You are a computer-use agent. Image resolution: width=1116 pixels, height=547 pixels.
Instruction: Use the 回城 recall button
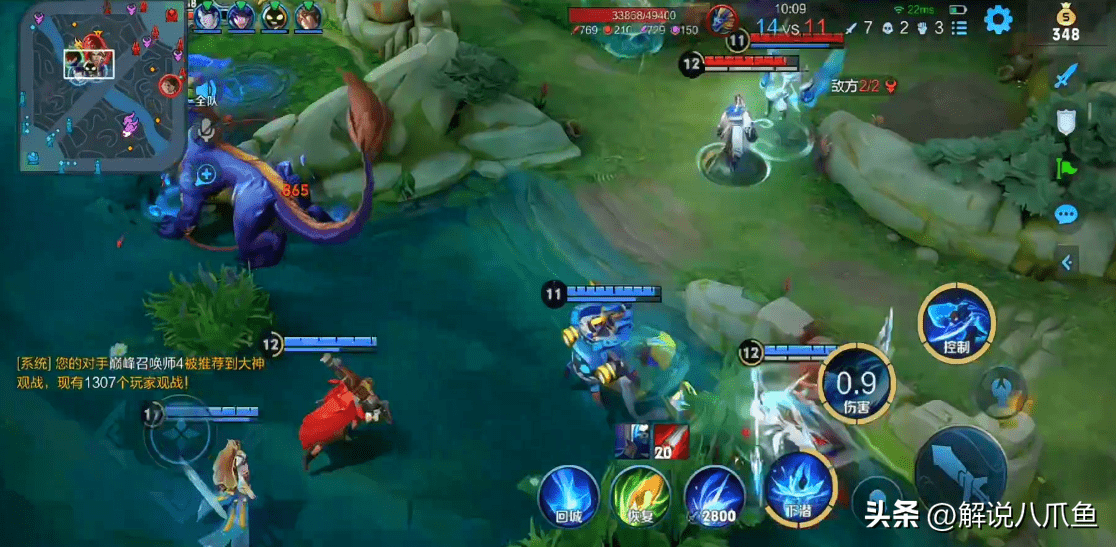click(x=569, y=495)
